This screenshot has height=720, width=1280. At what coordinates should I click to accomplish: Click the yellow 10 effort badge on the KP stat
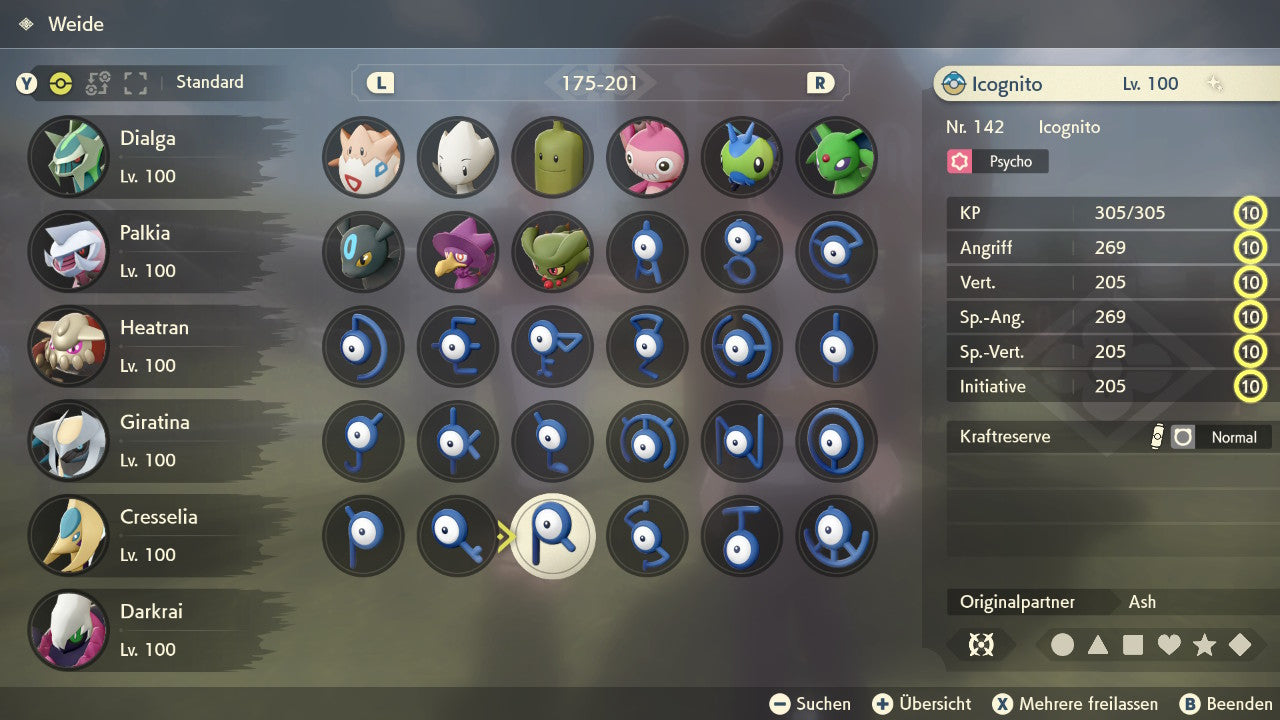pyautogui.click(x=1250, y=212)
